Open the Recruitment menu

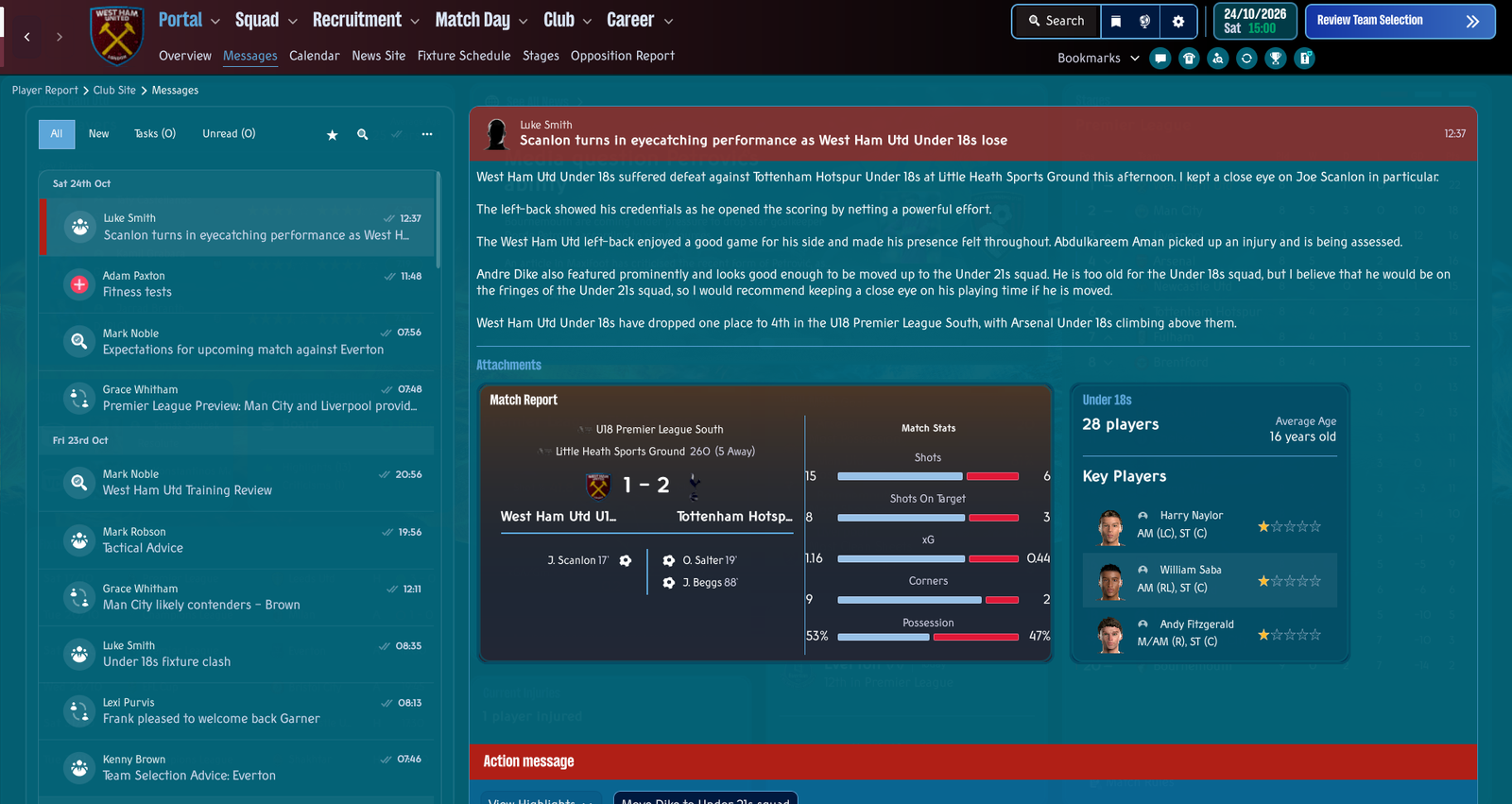[366, 20]
